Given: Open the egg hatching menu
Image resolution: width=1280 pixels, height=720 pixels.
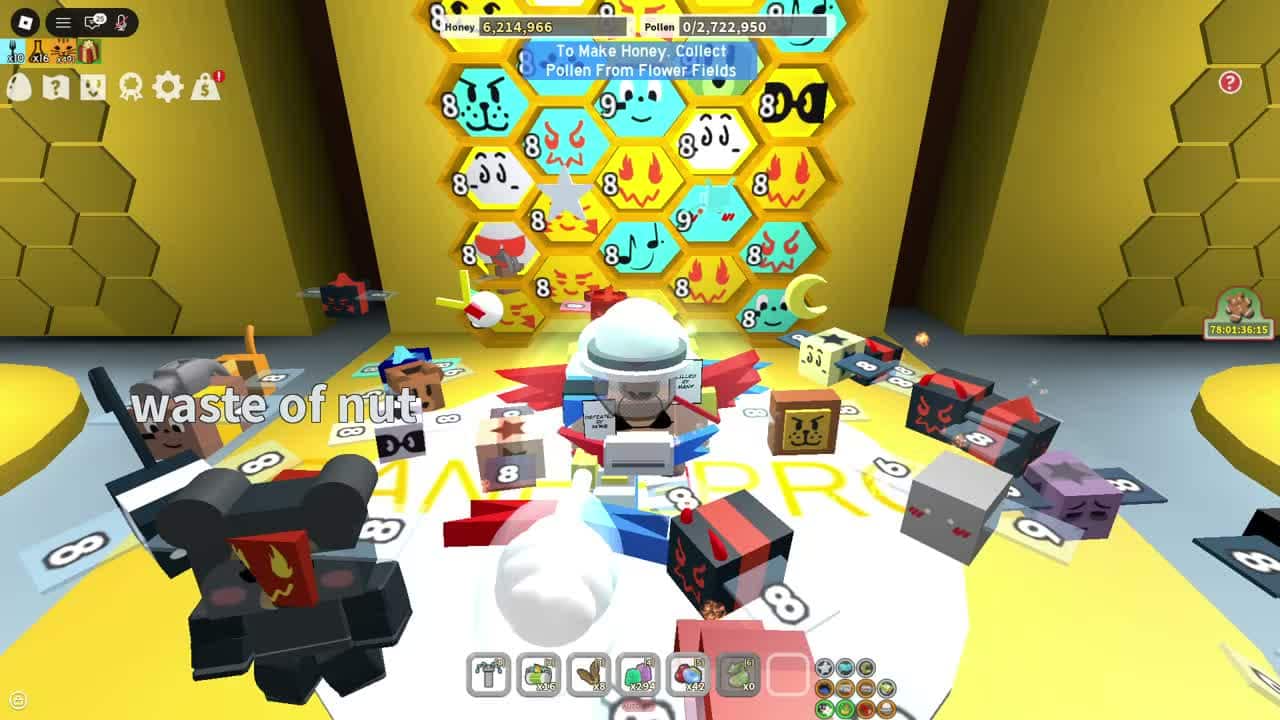Looking at the screenshot, I should (18, 87).
